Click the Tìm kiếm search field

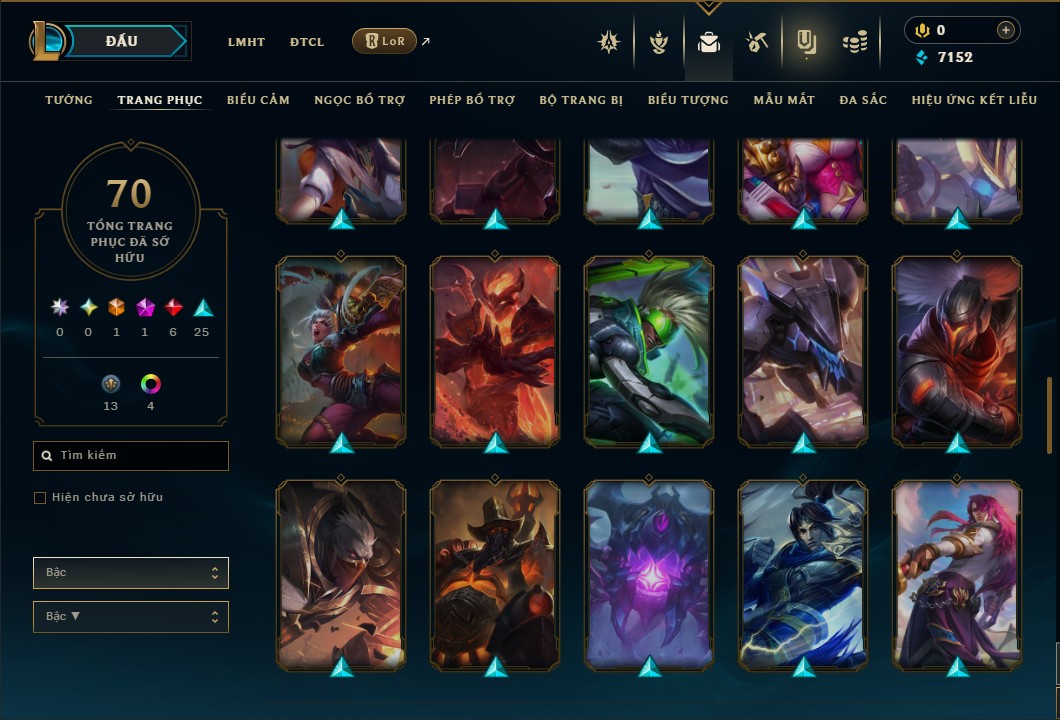[131, 456]
